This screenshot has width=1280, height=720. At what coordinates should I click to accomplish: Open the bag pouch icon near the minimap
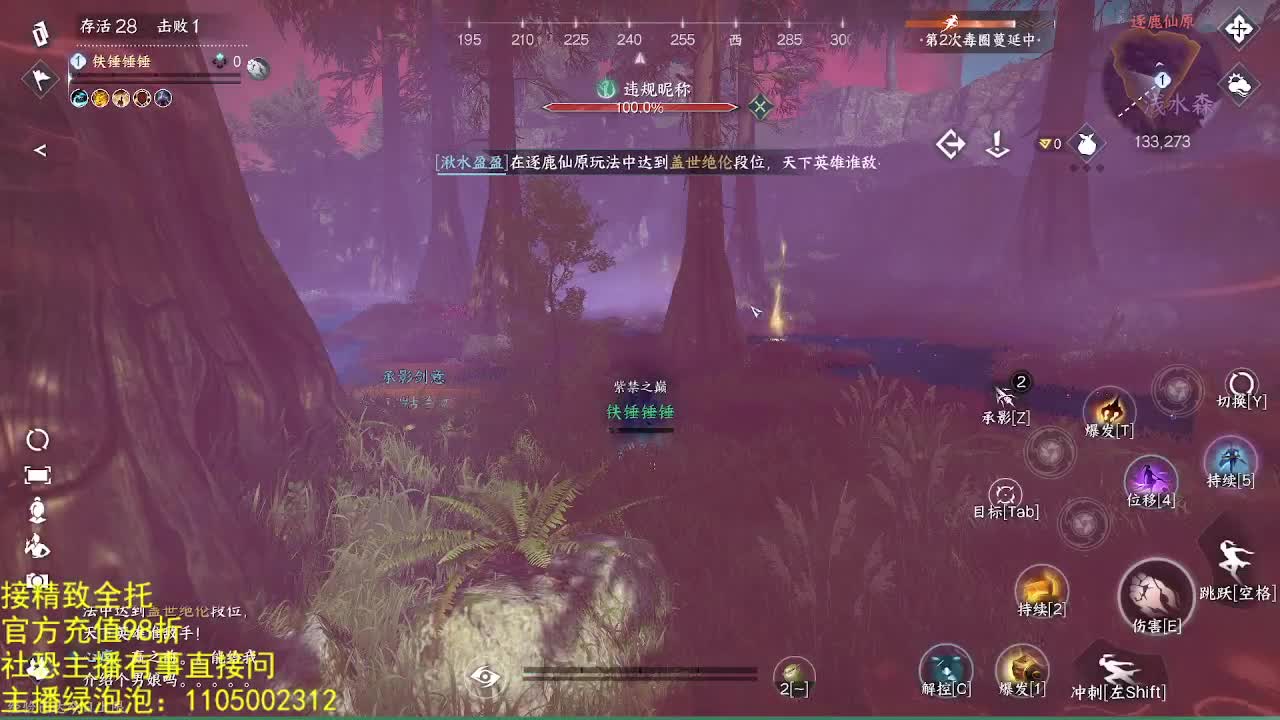tap(1087, 144)
